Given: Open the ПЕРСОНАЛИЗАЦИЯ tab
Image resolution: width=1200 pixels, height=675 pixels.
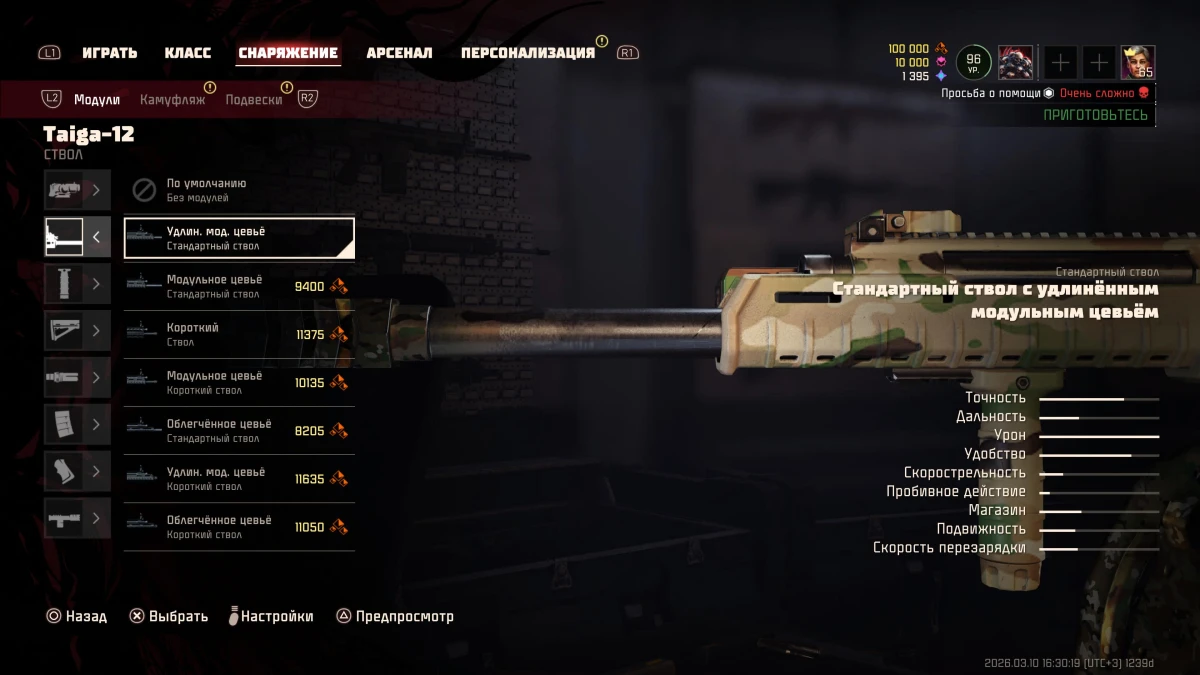Looking at the screenshot, I should pyautogui.click(x=527, y=53).
